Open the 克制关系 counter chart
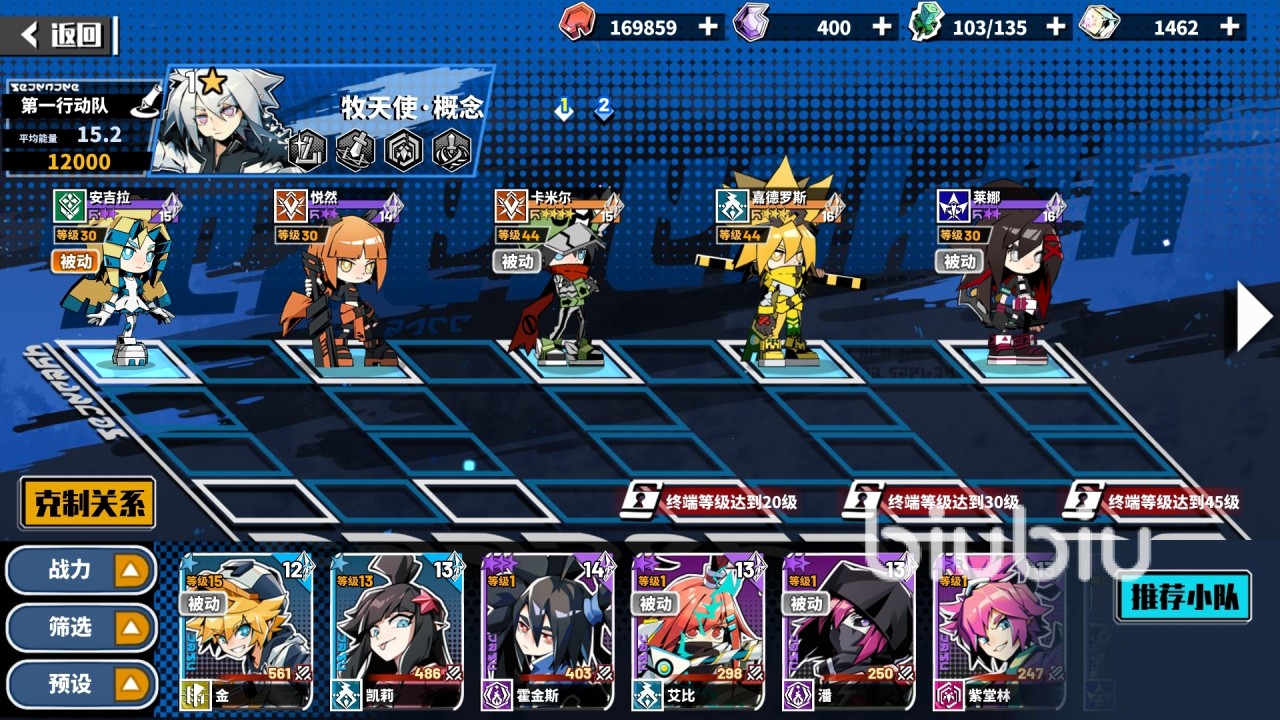This screenshot has width=1280, height=720. pos(88,503)
